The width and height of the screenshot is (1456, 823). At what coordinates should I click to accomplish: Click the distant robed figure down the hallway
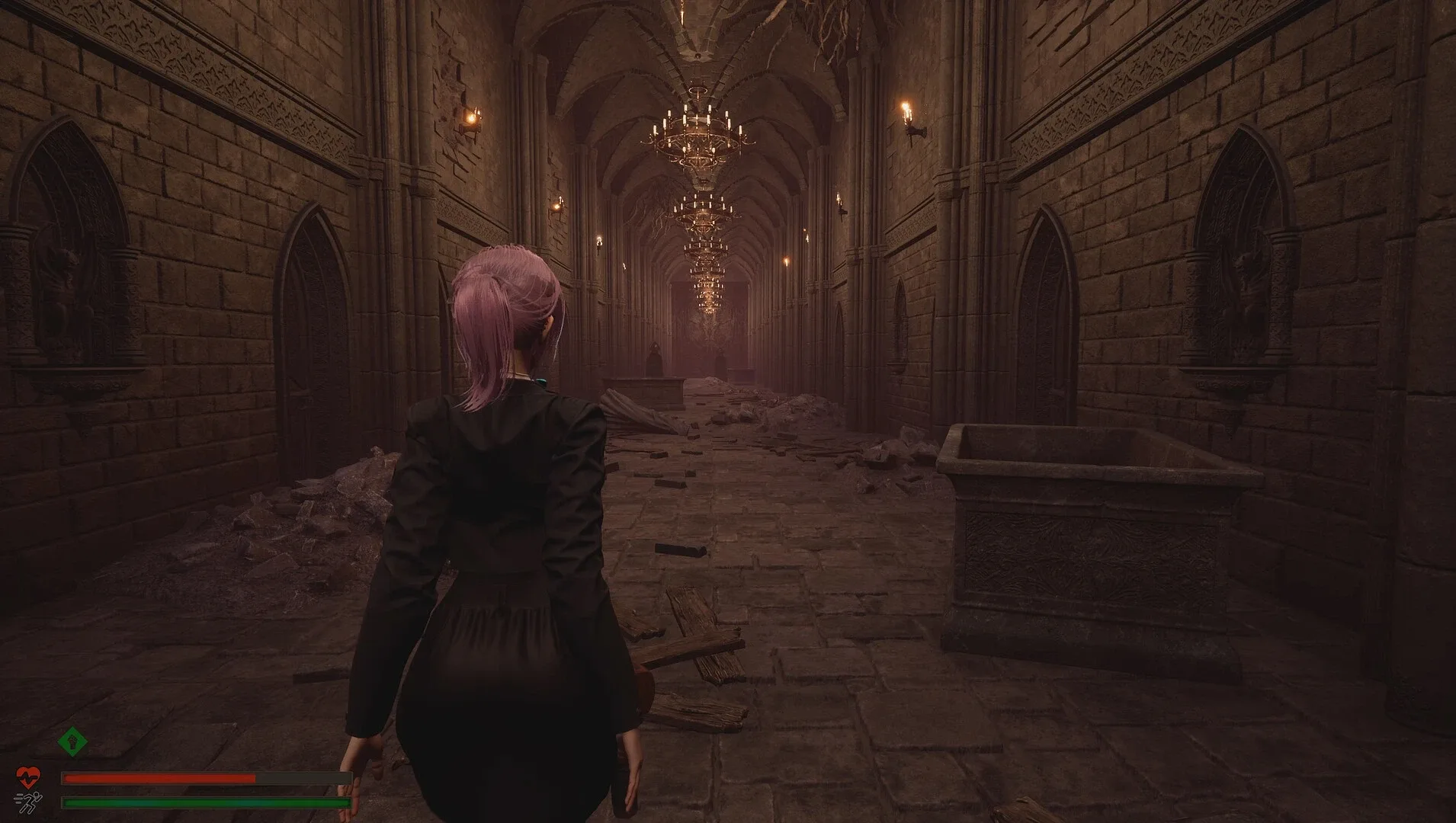[x=656, y=358]
